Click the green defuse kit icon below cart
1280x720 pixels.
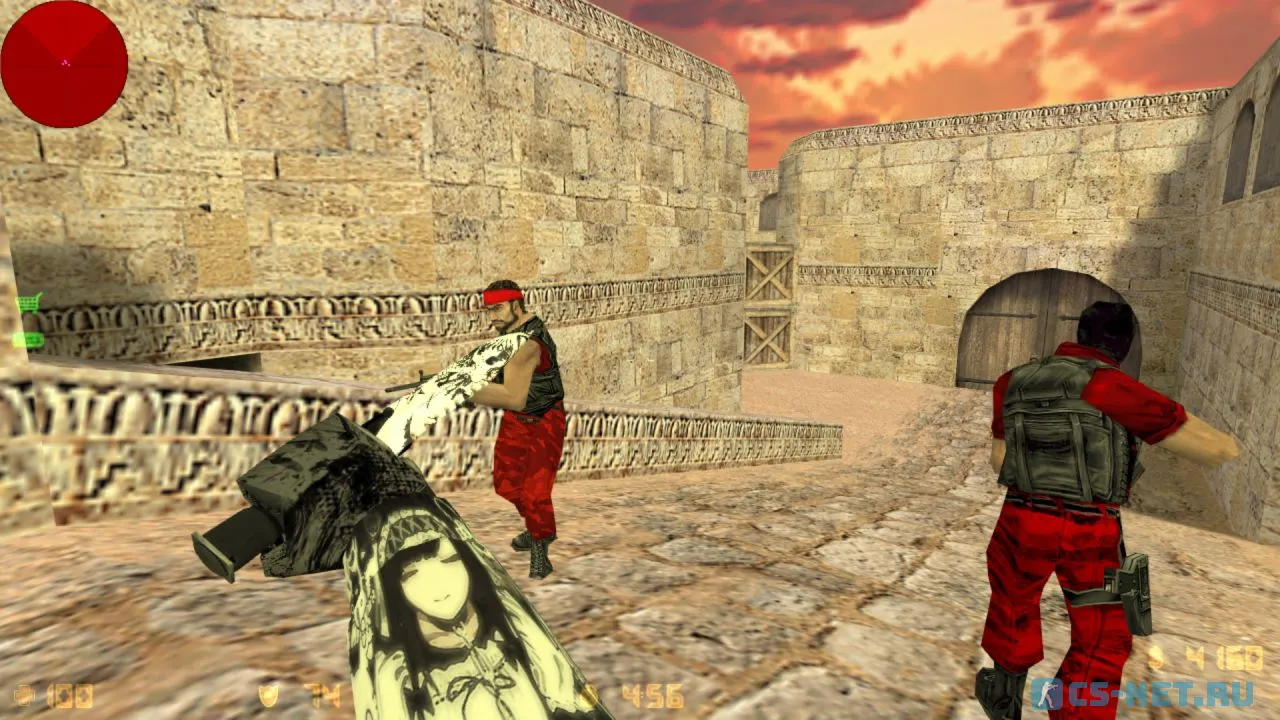(x=28, y=340)
